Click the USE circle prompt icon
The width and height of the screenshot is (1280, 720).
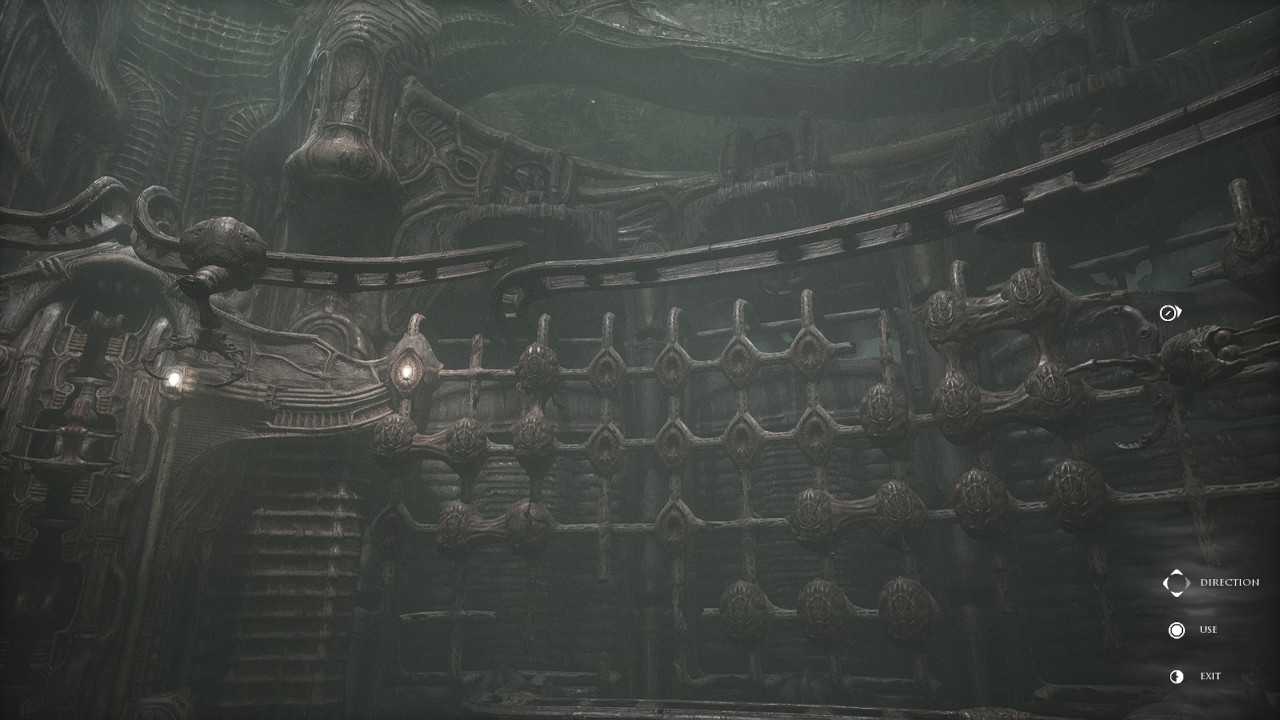(x=1176, y=630)
